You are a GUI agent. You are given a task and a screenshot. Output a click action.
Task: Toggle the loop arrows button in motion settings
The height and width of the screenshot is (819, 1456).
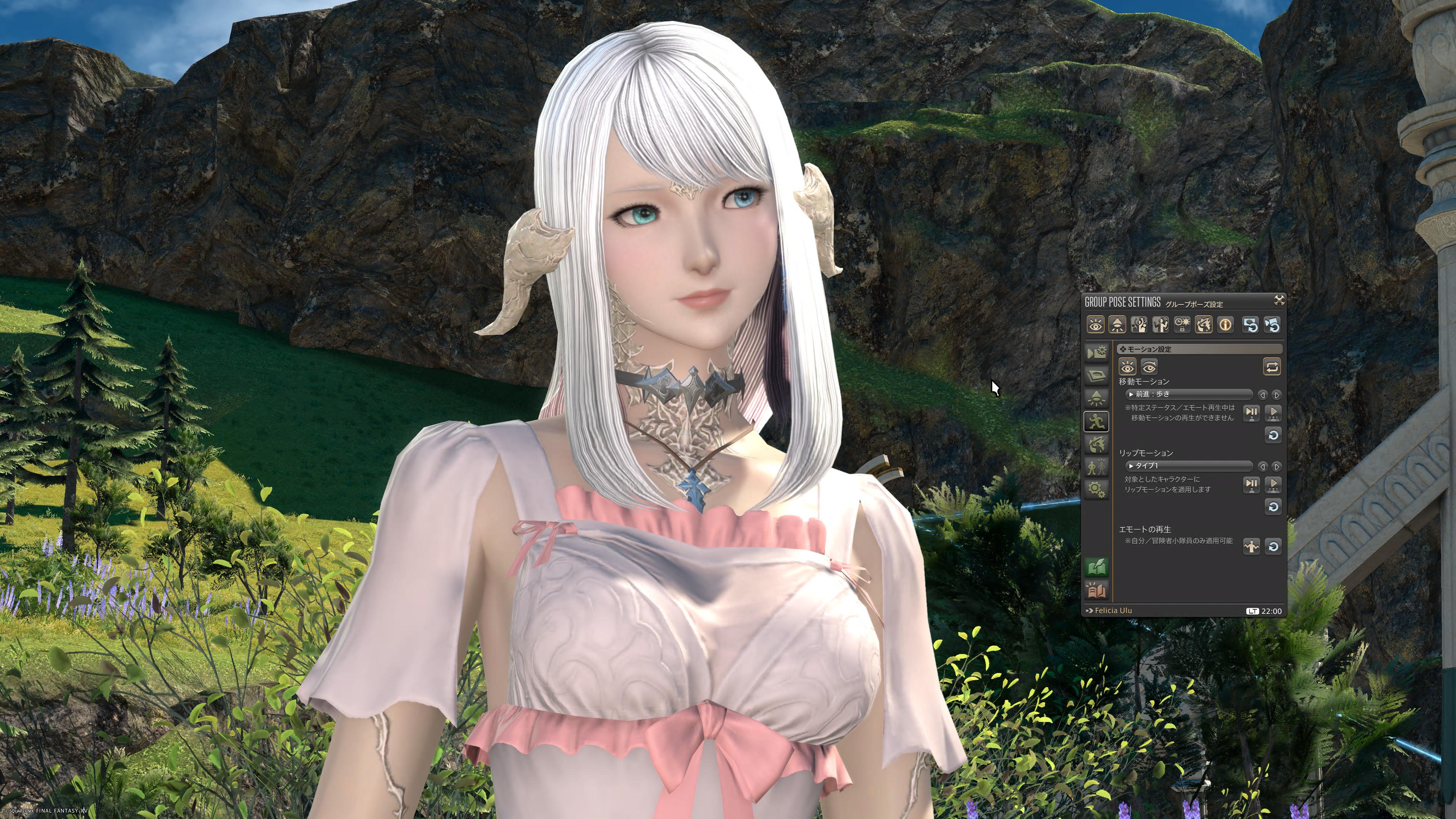point(1272,367)
